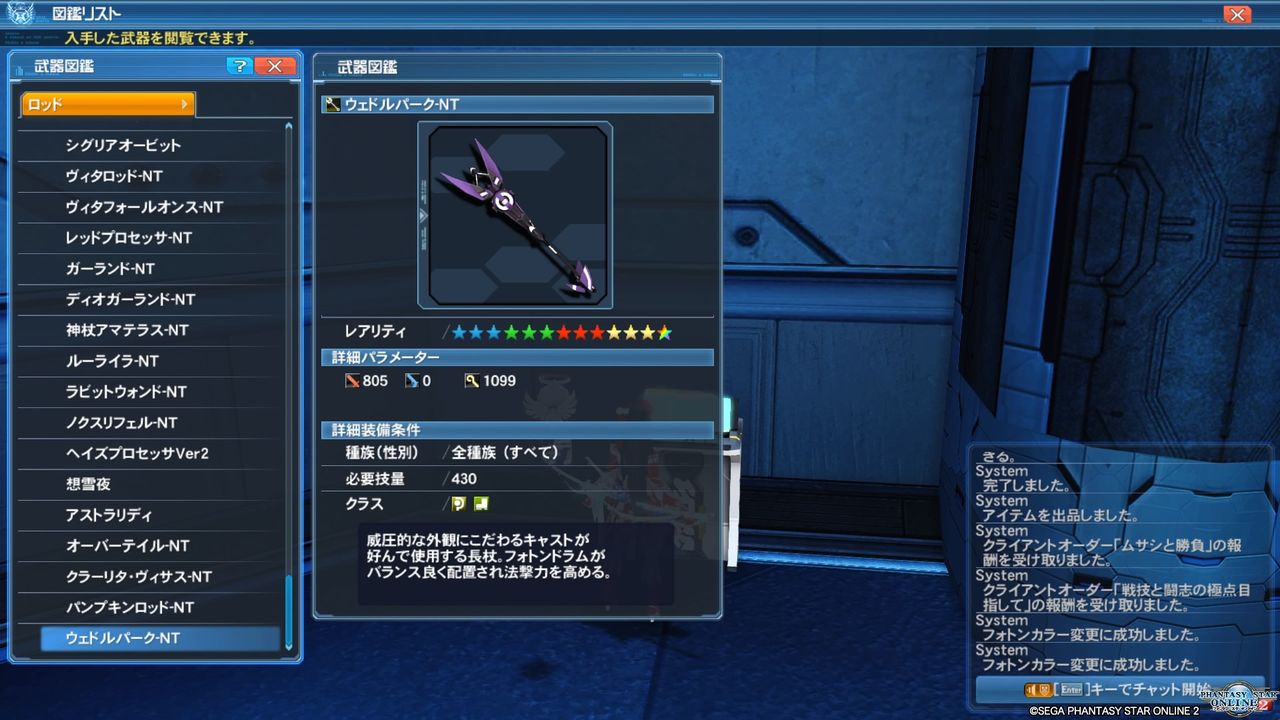This screenshot has width=1280, height=720.
Task: Select the striking attack power icon showing 805
Action: (355, 380)
